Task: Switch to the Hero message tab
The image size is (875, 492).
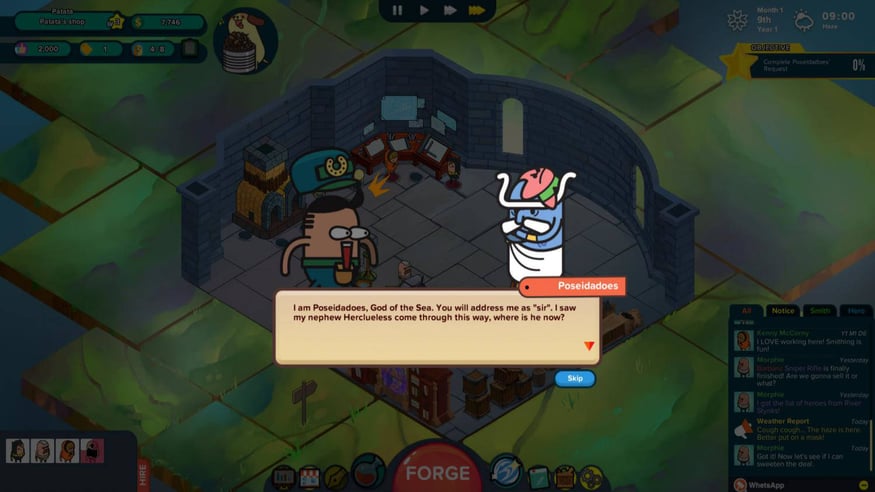Action: (856, 311)
